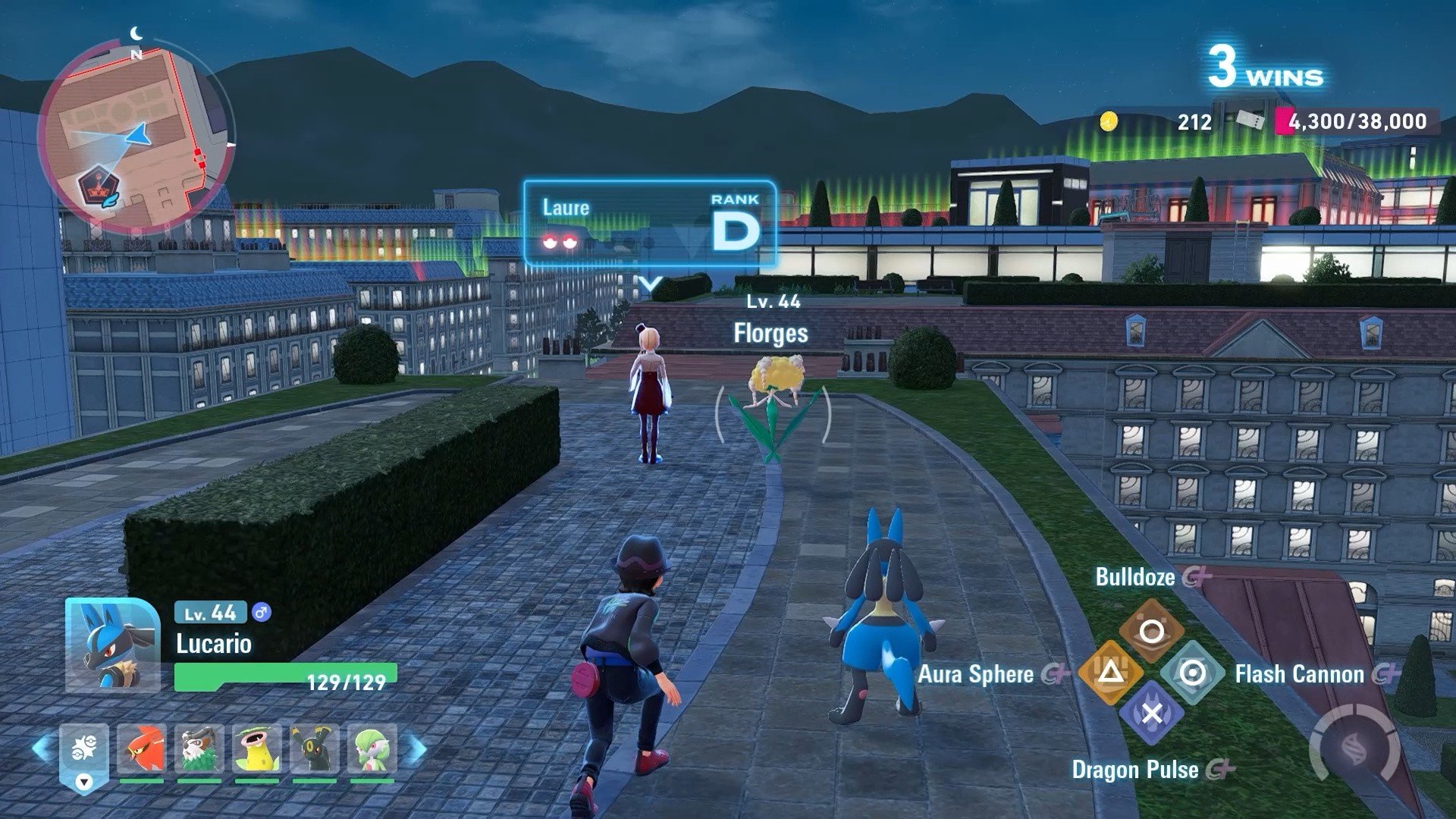Click the Poké Ball party swap icon
Viewport: 1456px width, 819px height.
84,751
